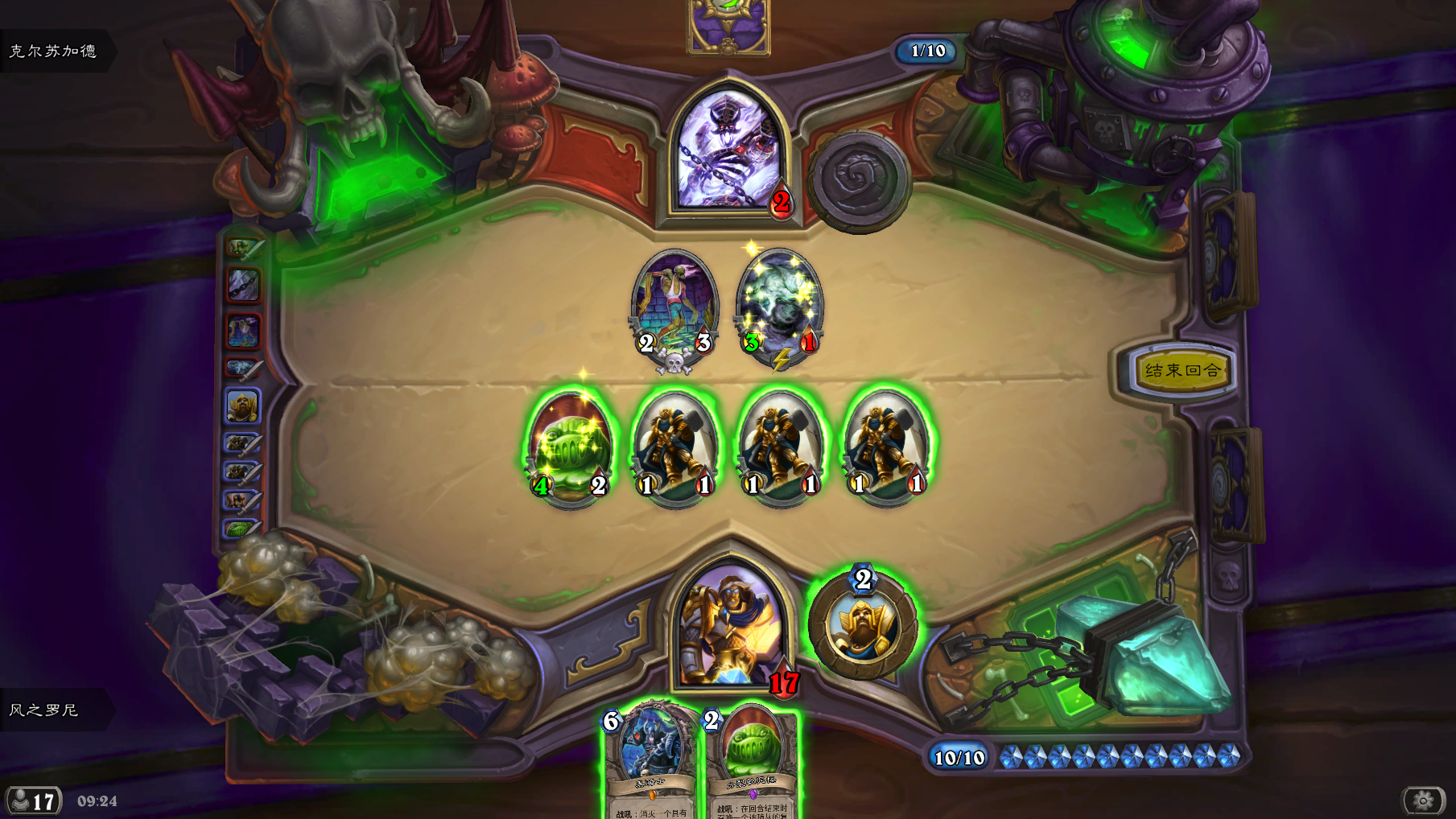Open the friends list icon showing 17
This screenshot has height=819, width=1456.
point(33,801)
